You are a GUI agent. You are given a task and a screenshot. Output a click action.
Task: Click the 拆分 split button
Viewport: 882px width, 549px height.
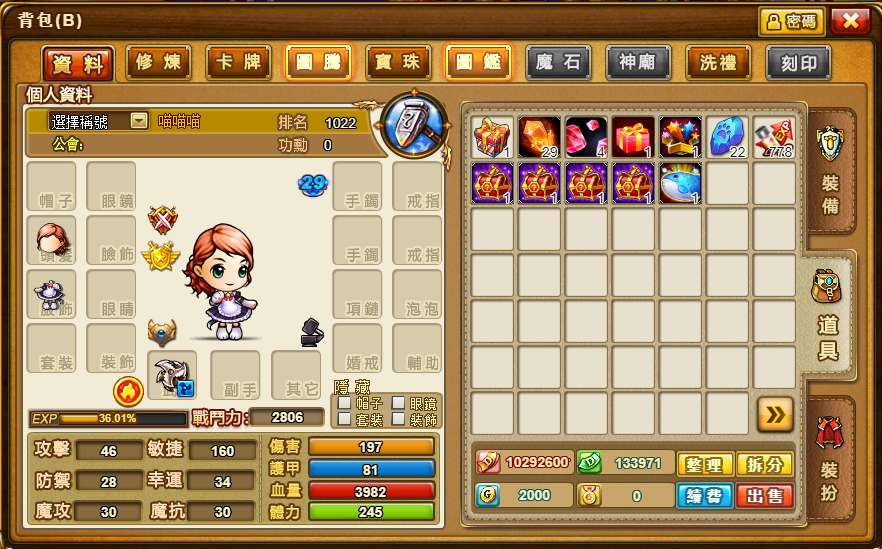(764, 464)
